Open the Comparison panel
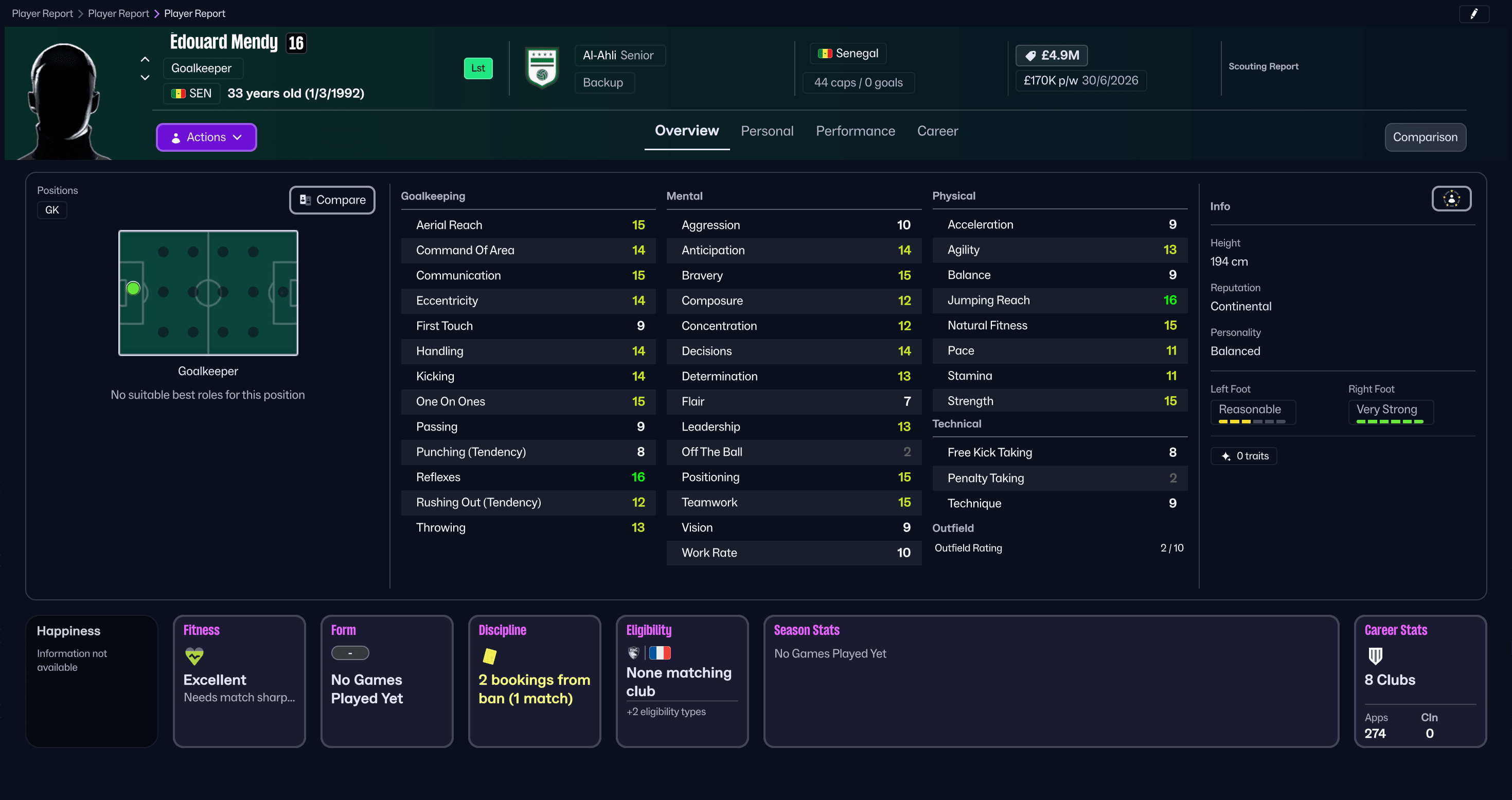 [1425, 137]
